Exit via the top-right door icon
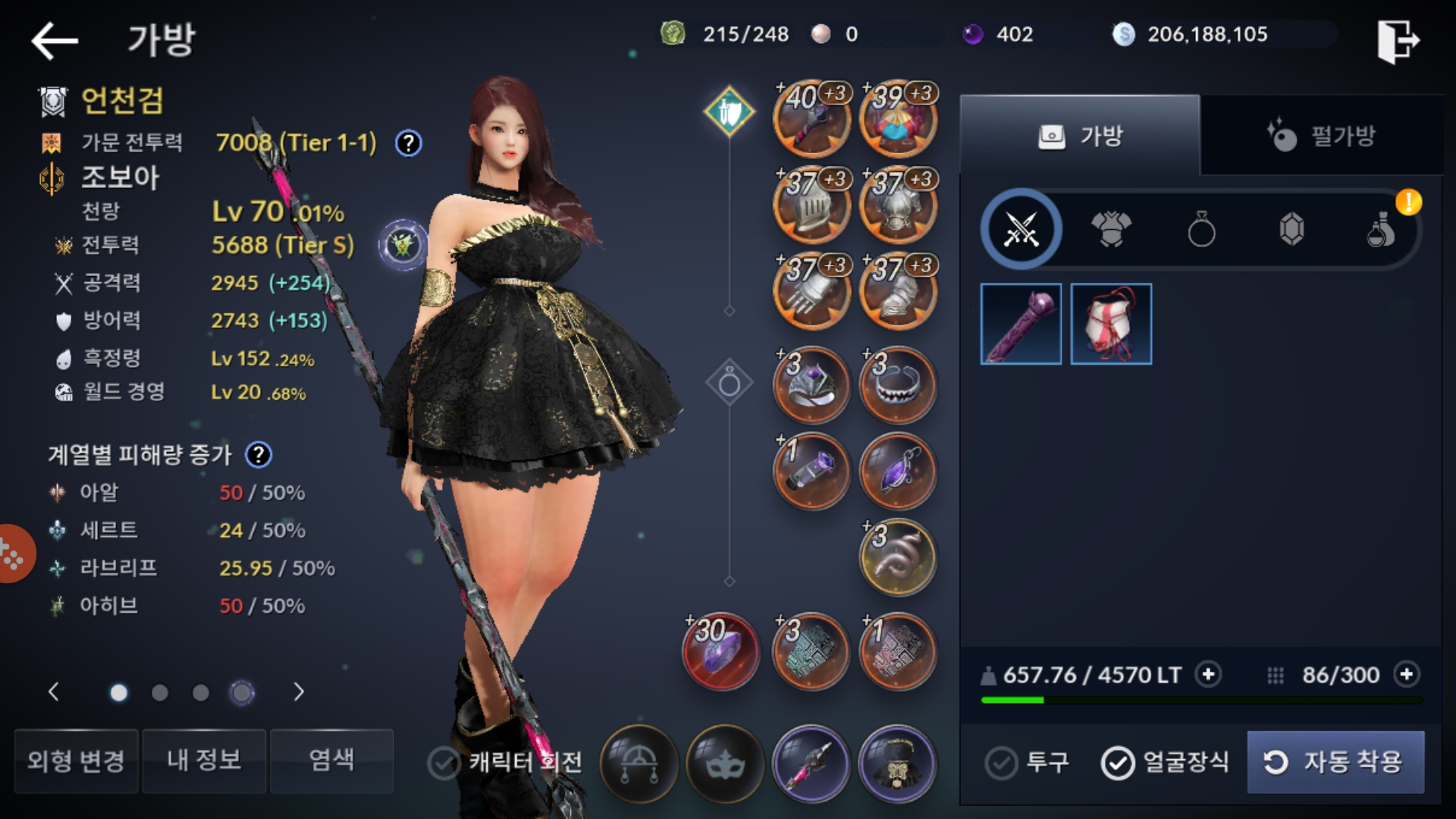This screenshot has width=1456, height=819. click(1398, 41)
